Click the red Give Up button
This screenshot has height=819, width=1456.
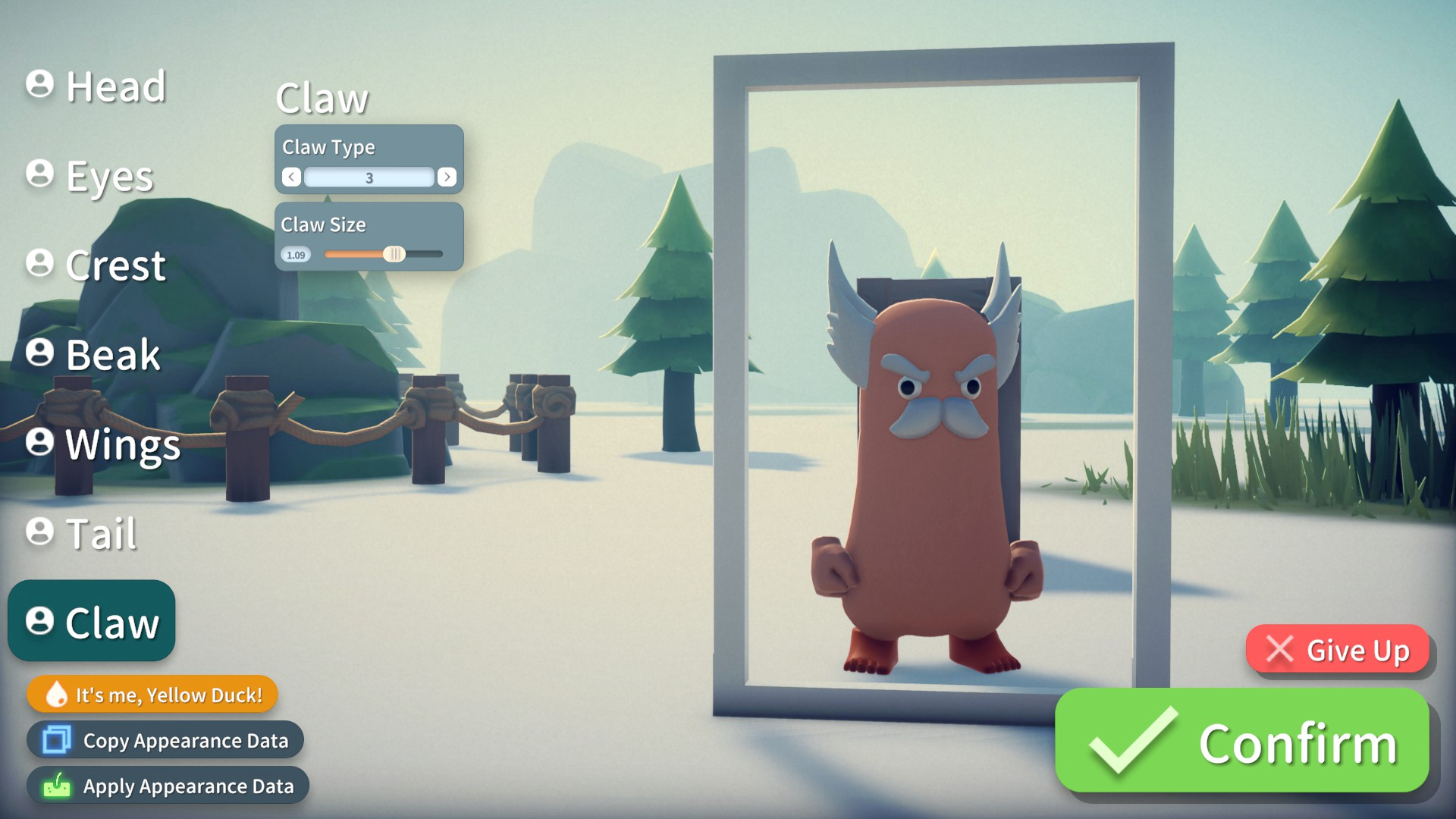(1338, 650)
